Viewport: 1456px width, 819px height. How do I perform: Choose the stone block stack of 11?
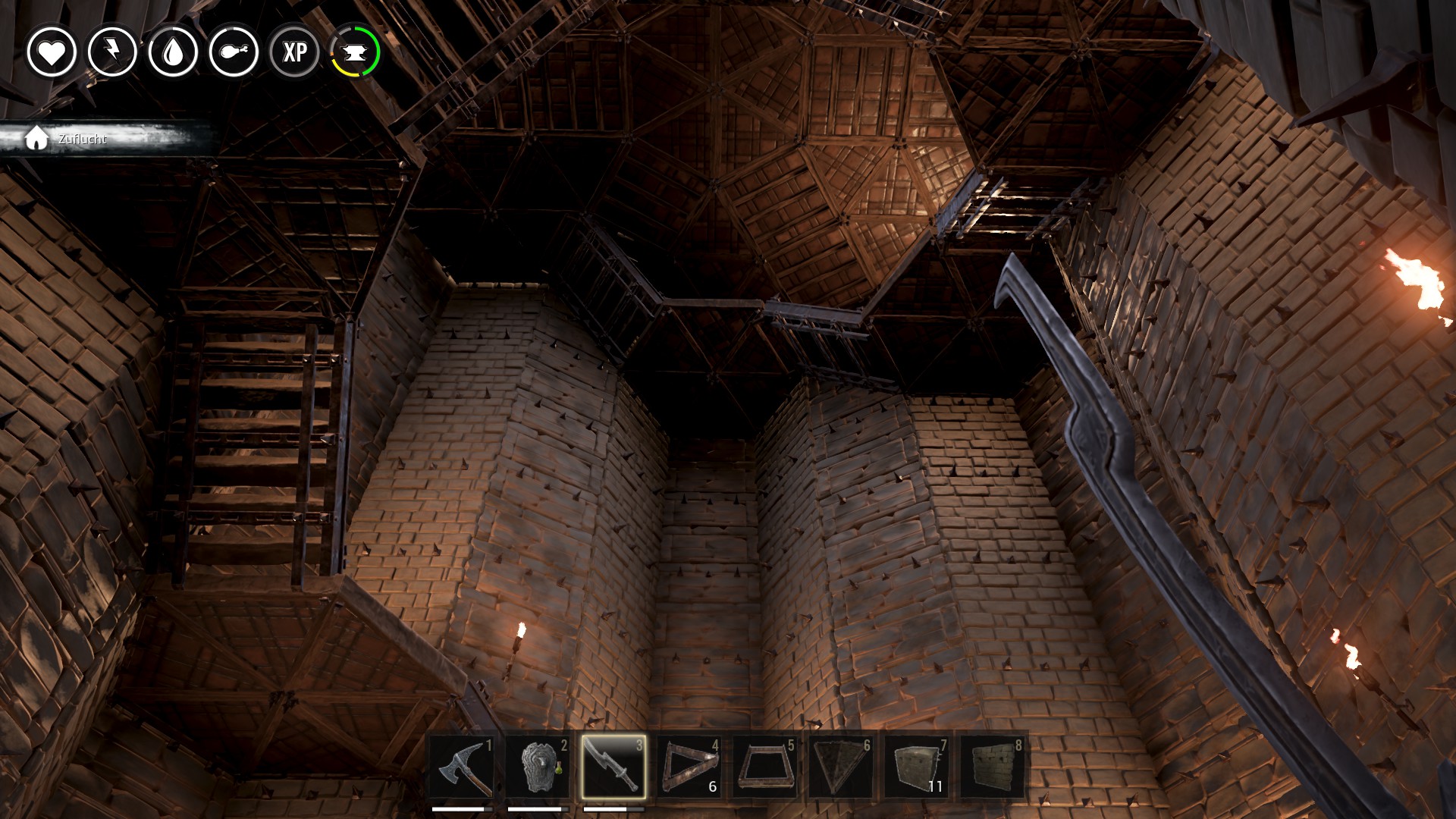tap(917, 766)
